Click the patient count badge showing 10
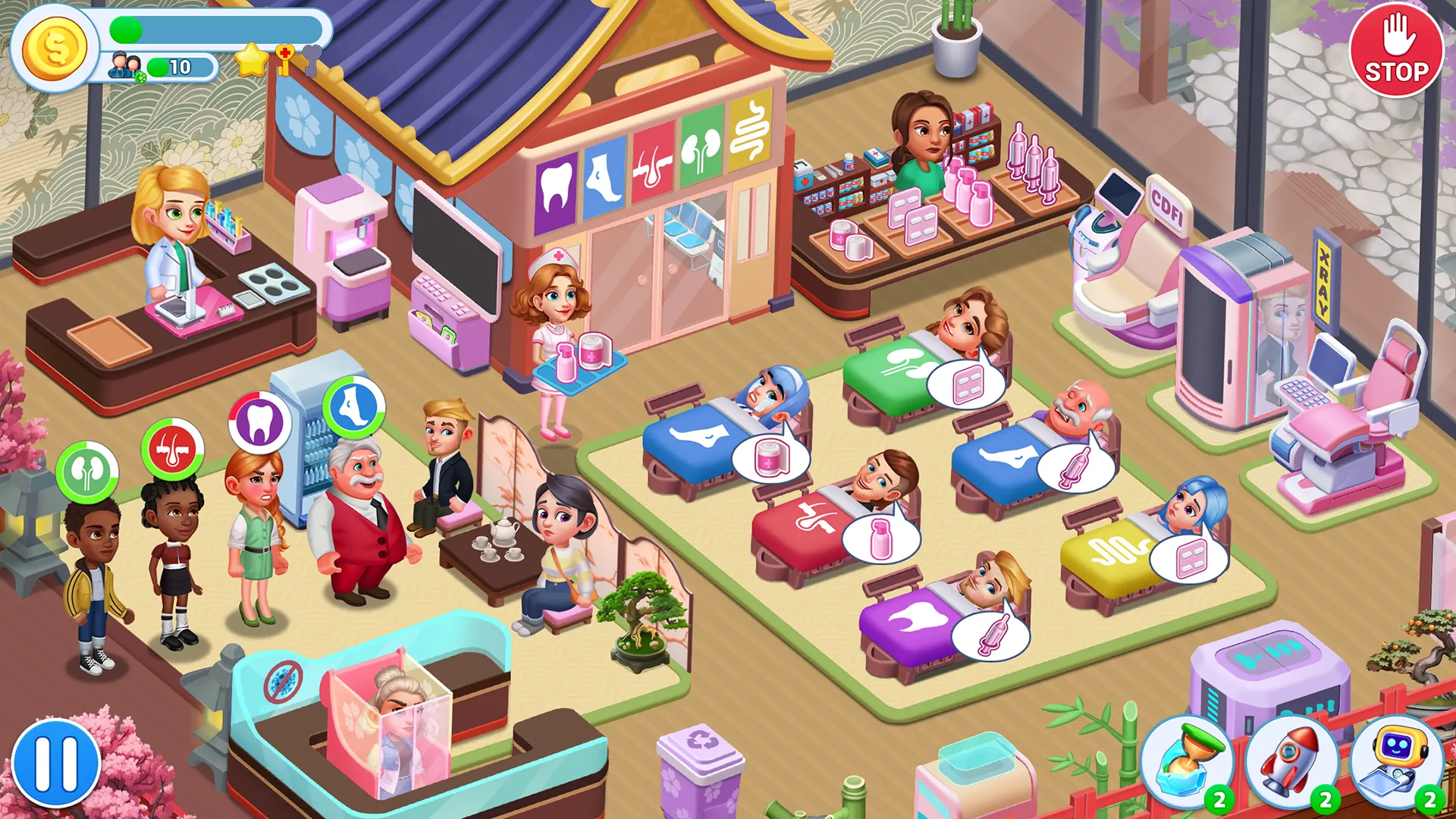 pos(180,66)
